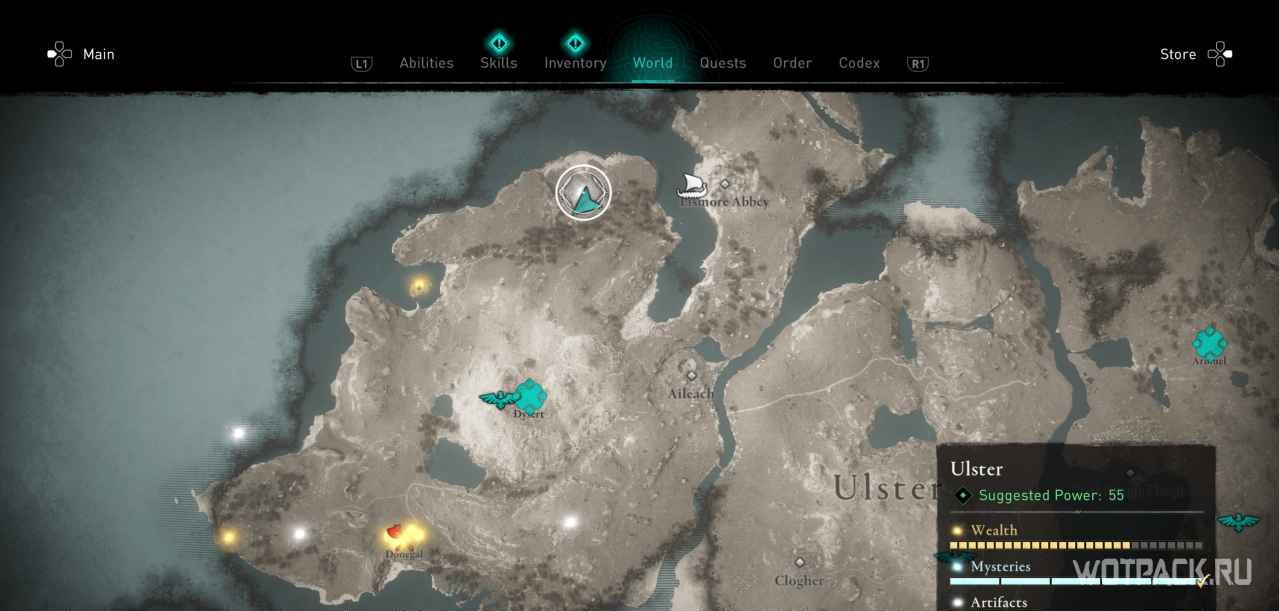This screenshot has width=1279, height=611.
Task: Select the Dysert fast travel marker
Action: pos(528,396)
